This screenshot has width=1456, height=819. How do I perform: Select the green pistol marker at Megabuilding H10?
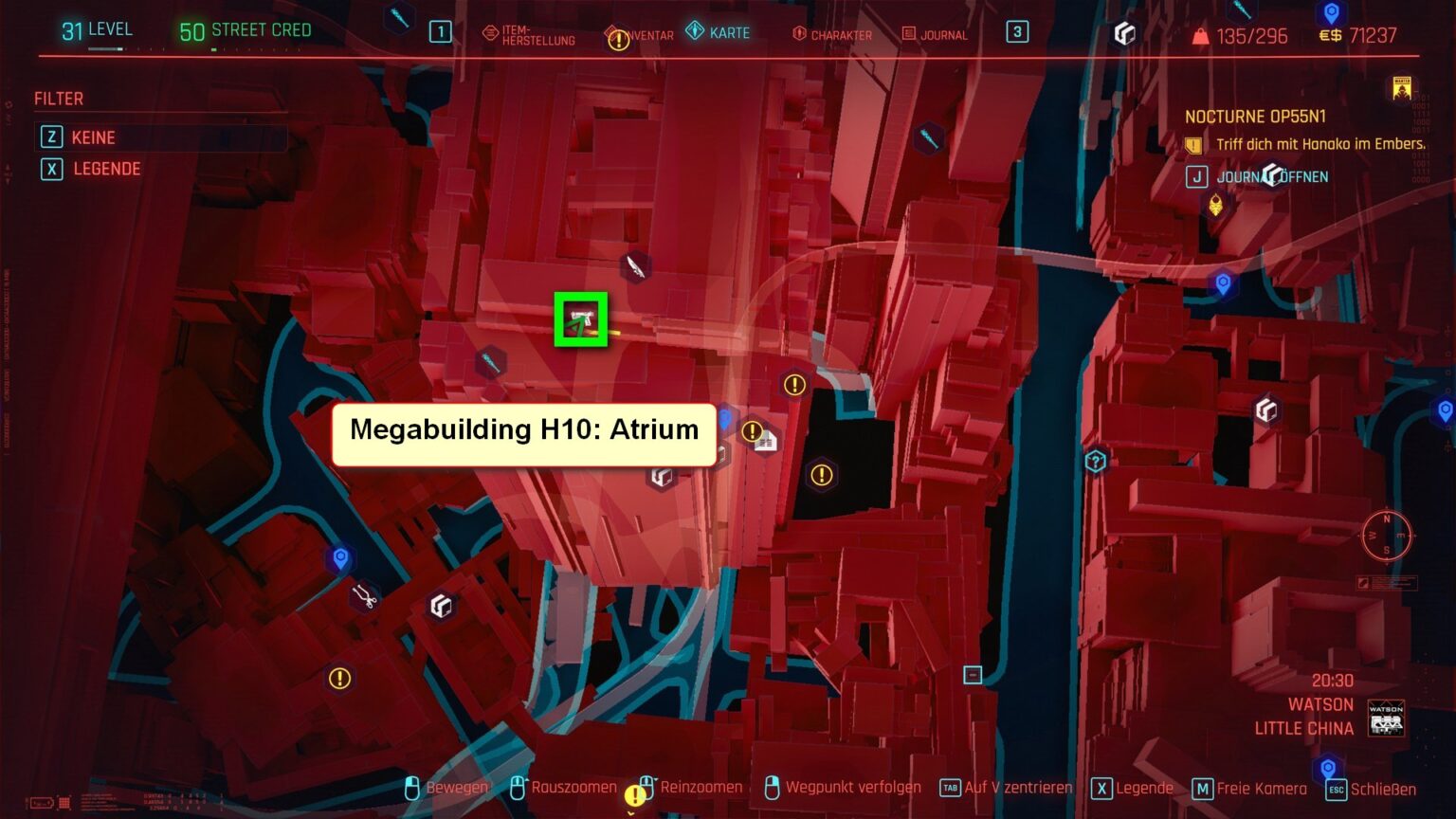pos(582,318)
